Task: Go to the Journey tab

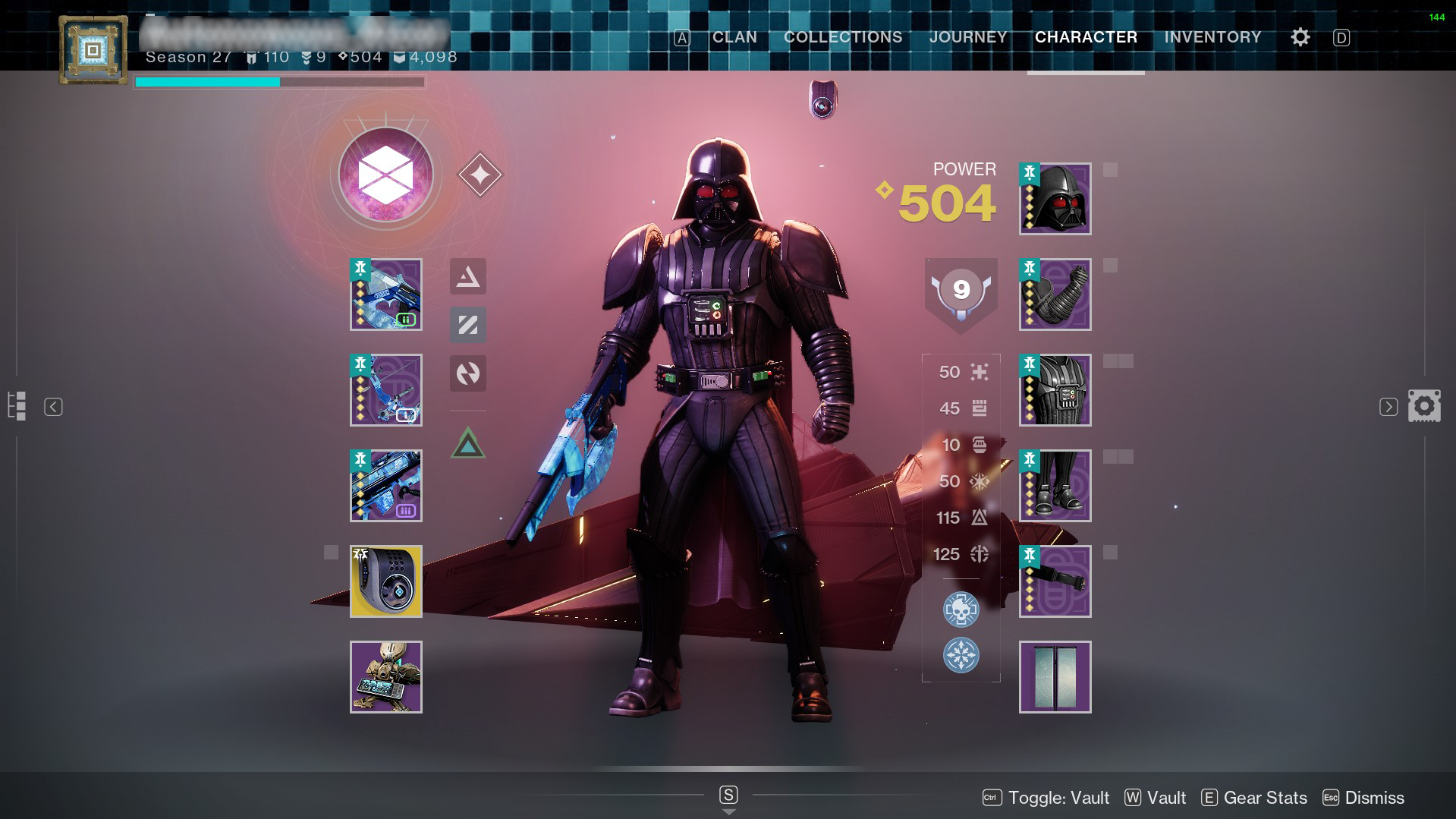Action: [967, 37]
